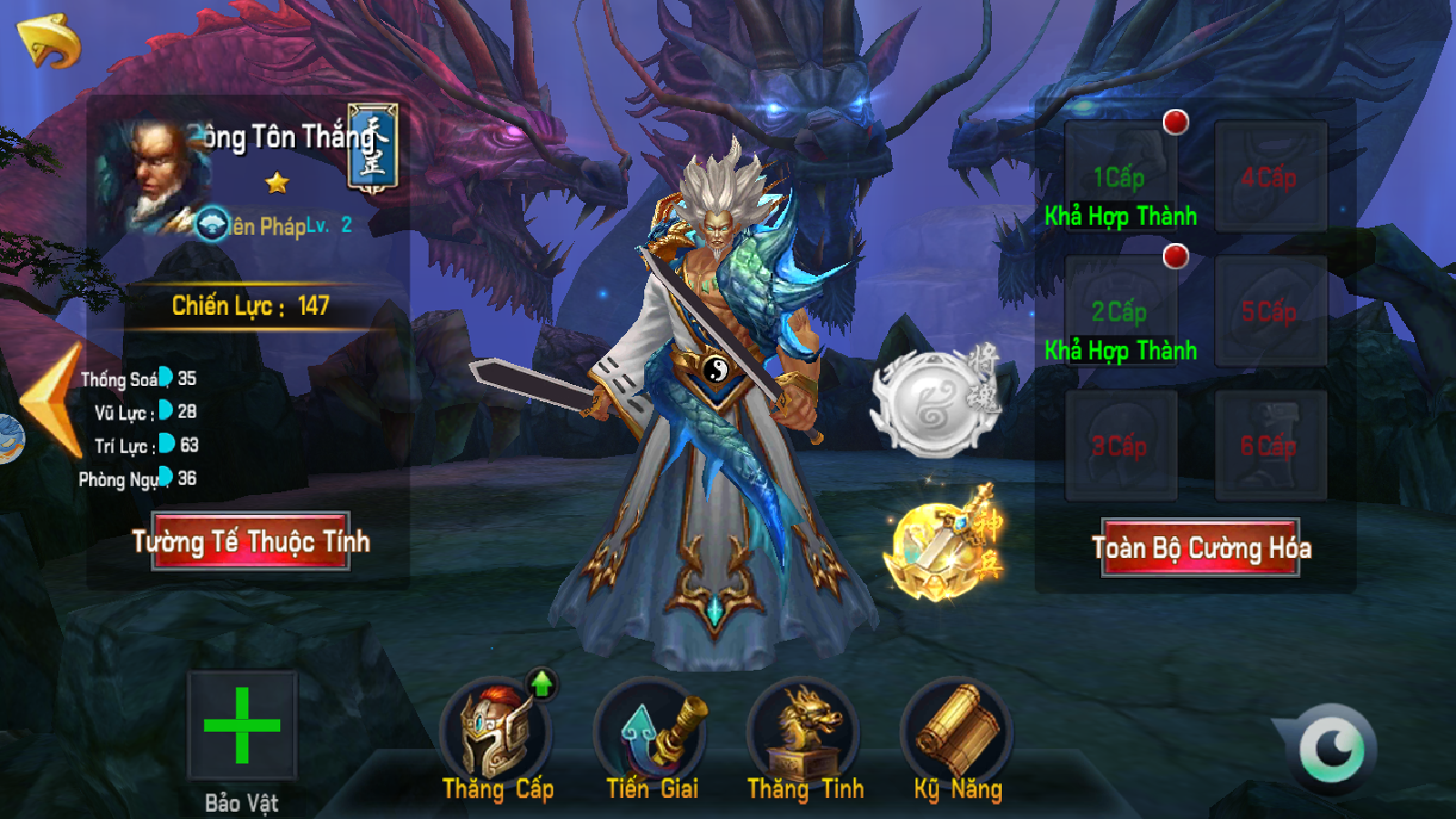Image resolution: width=1456 pixels, height=819 pixels.
Task: Go back with the golden arrow
Action: (x=50, y=41)
